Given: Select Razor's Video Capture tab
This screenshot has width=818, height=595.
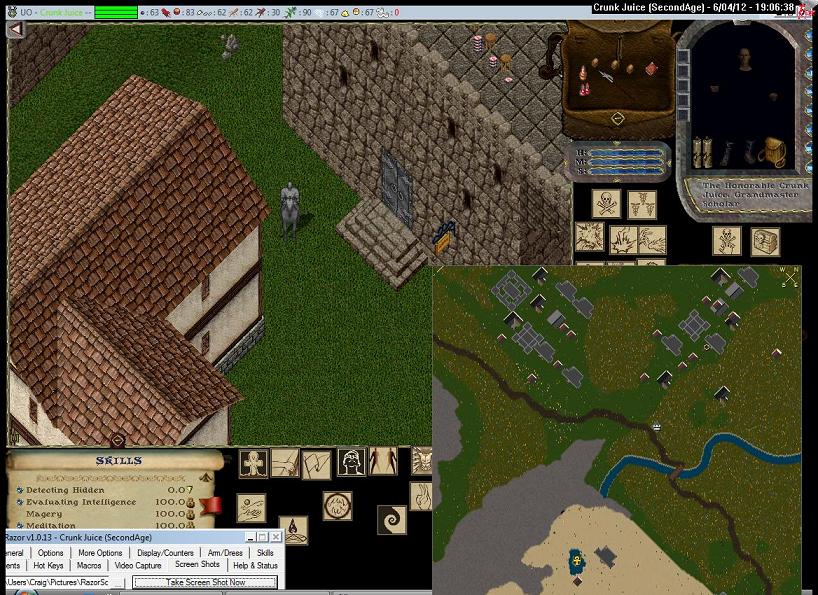Looking at the screenshot, I should coord(138,566).
